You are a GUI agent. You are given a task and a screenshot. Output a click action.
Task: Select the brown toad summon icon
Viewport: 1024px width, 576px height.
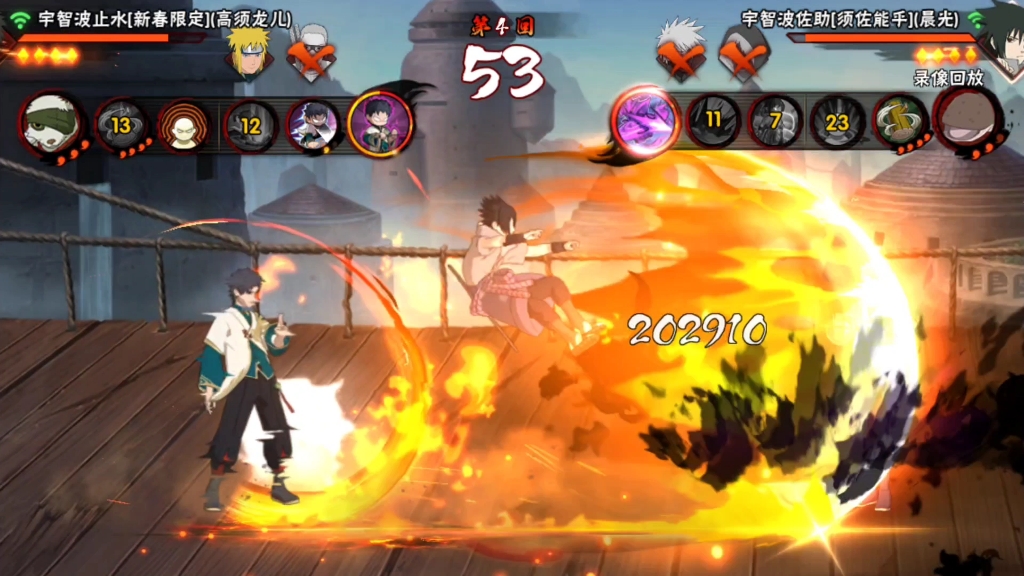point(967,122)
